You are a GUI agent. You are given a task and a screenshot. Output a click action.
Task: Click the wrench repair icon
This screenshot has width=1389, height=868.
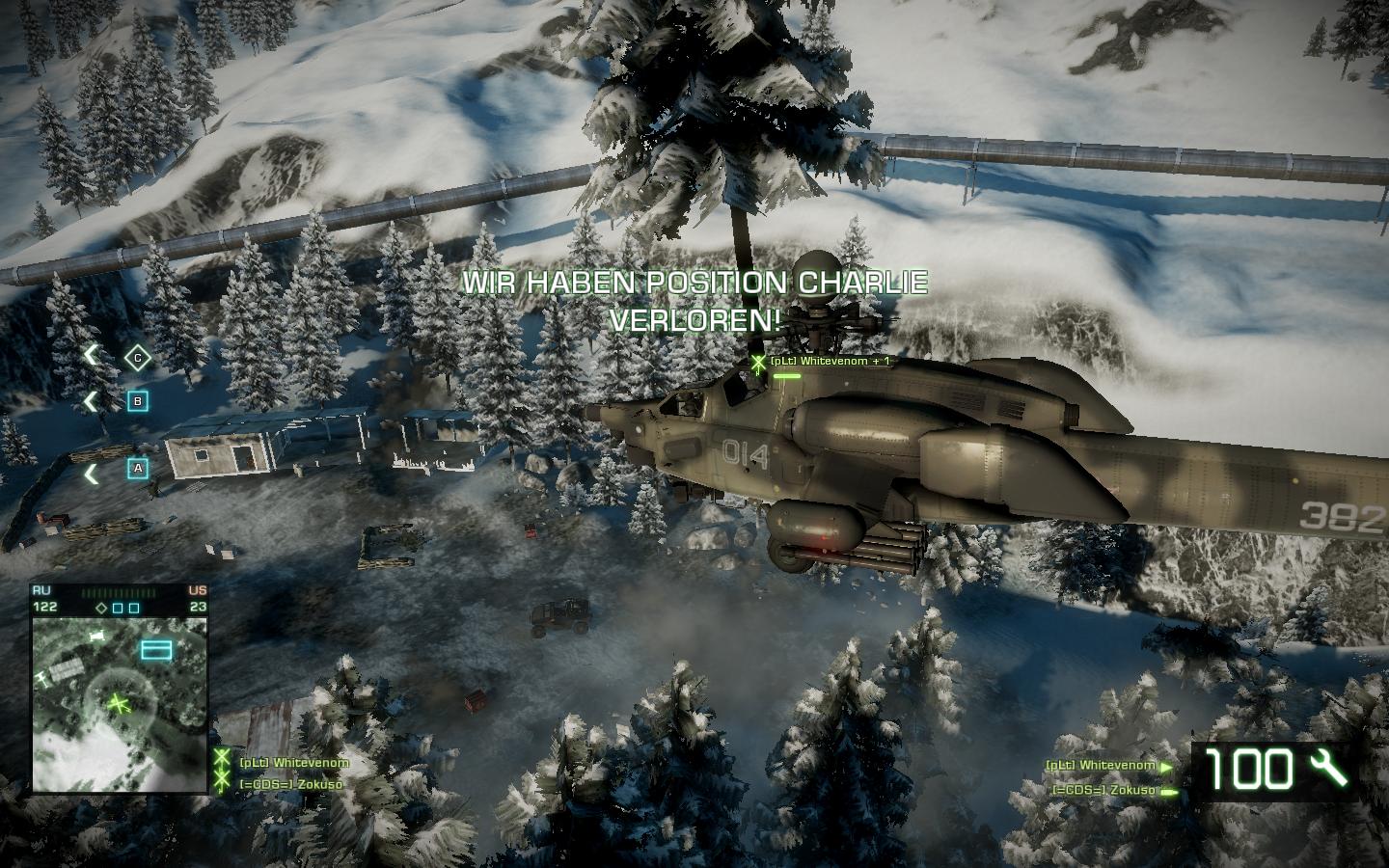[x=1331, y=769]
